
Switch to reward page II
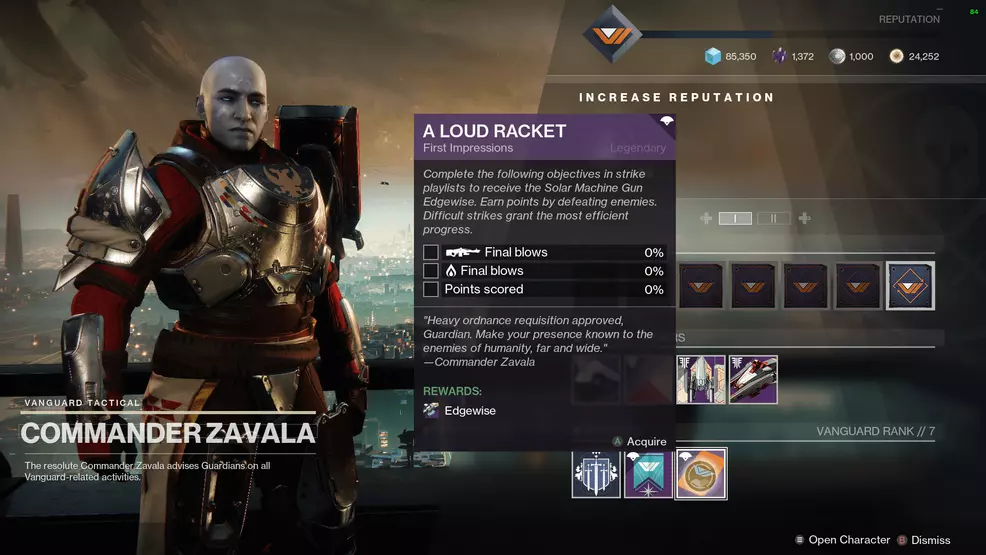point(773,218)
